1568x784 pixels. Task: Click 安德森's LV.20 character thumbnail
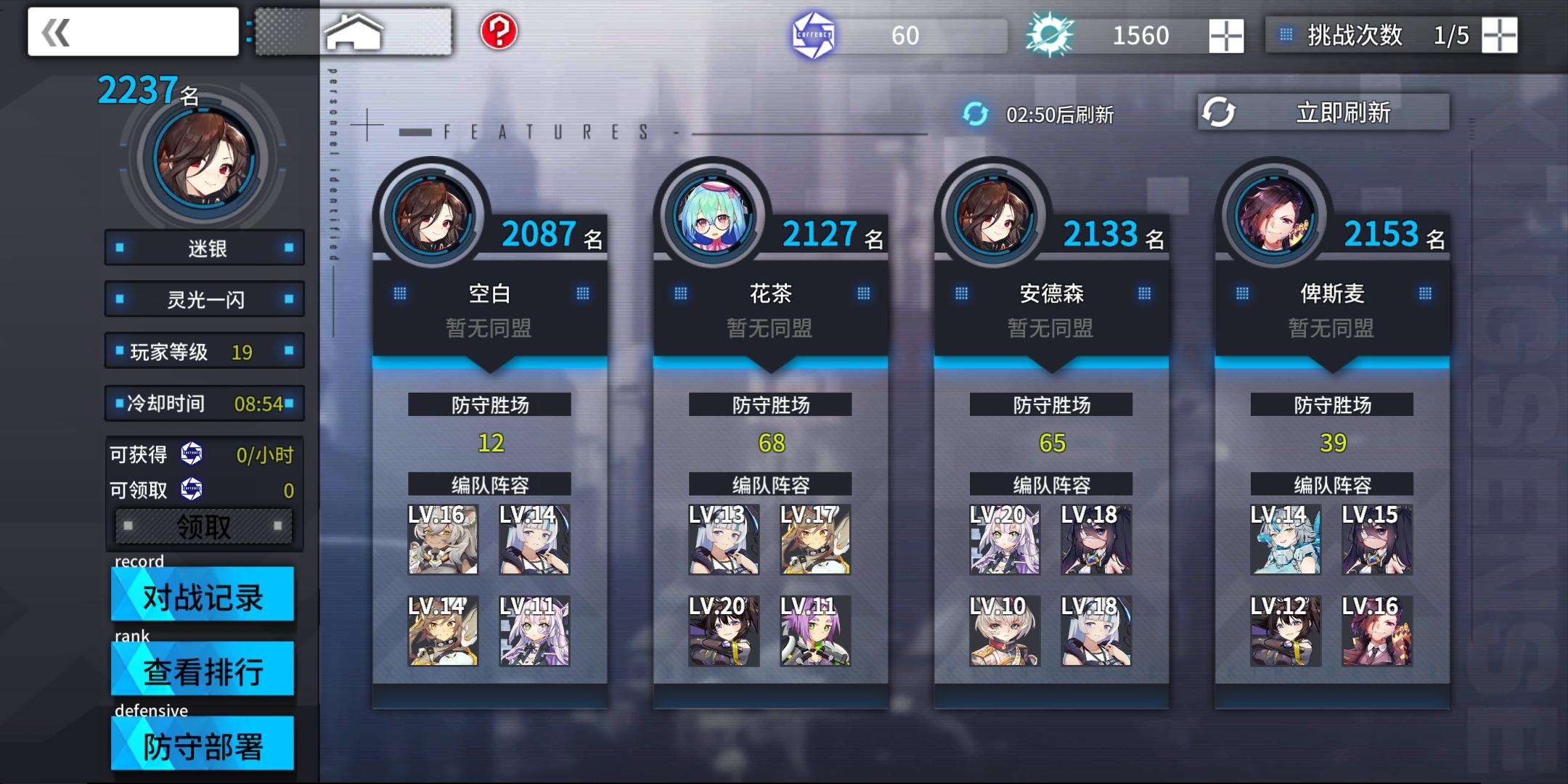tap(1005, 539)
